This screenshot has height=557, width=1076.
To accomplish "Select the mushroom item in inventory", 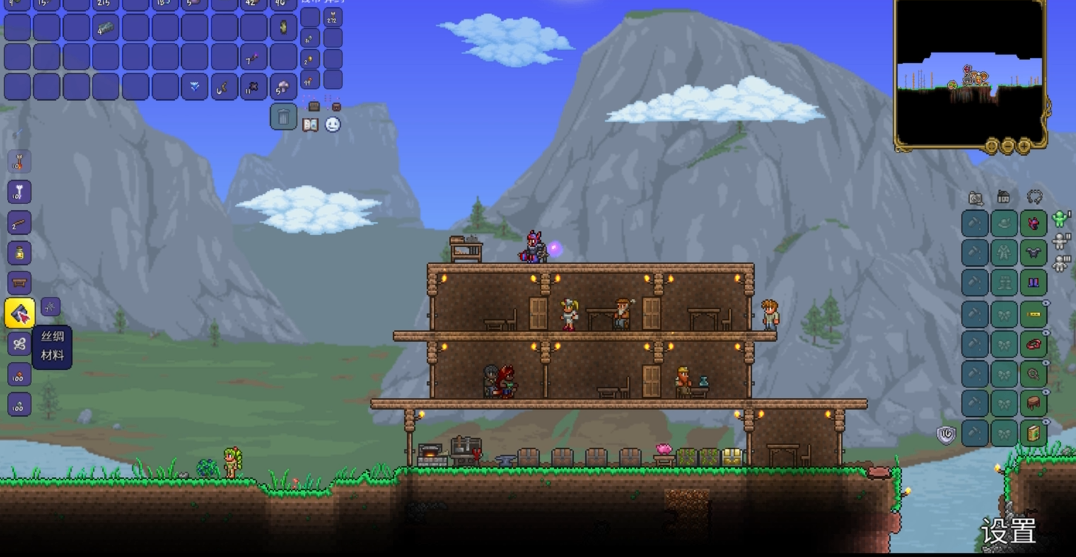I will pyautogui.click(x=283, y=87).
